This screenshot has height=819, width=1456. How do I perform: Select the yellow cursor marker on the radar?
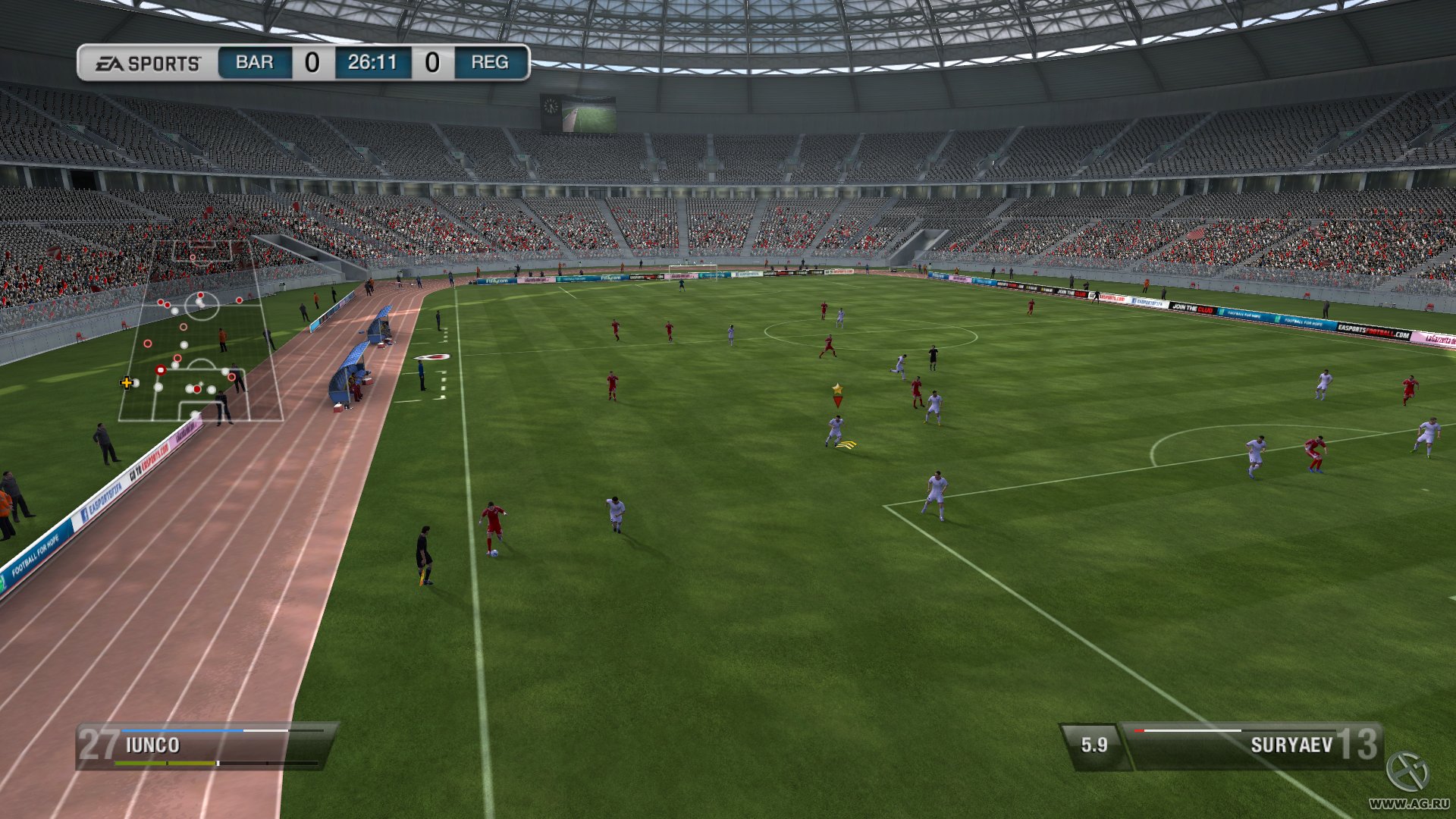126,384
